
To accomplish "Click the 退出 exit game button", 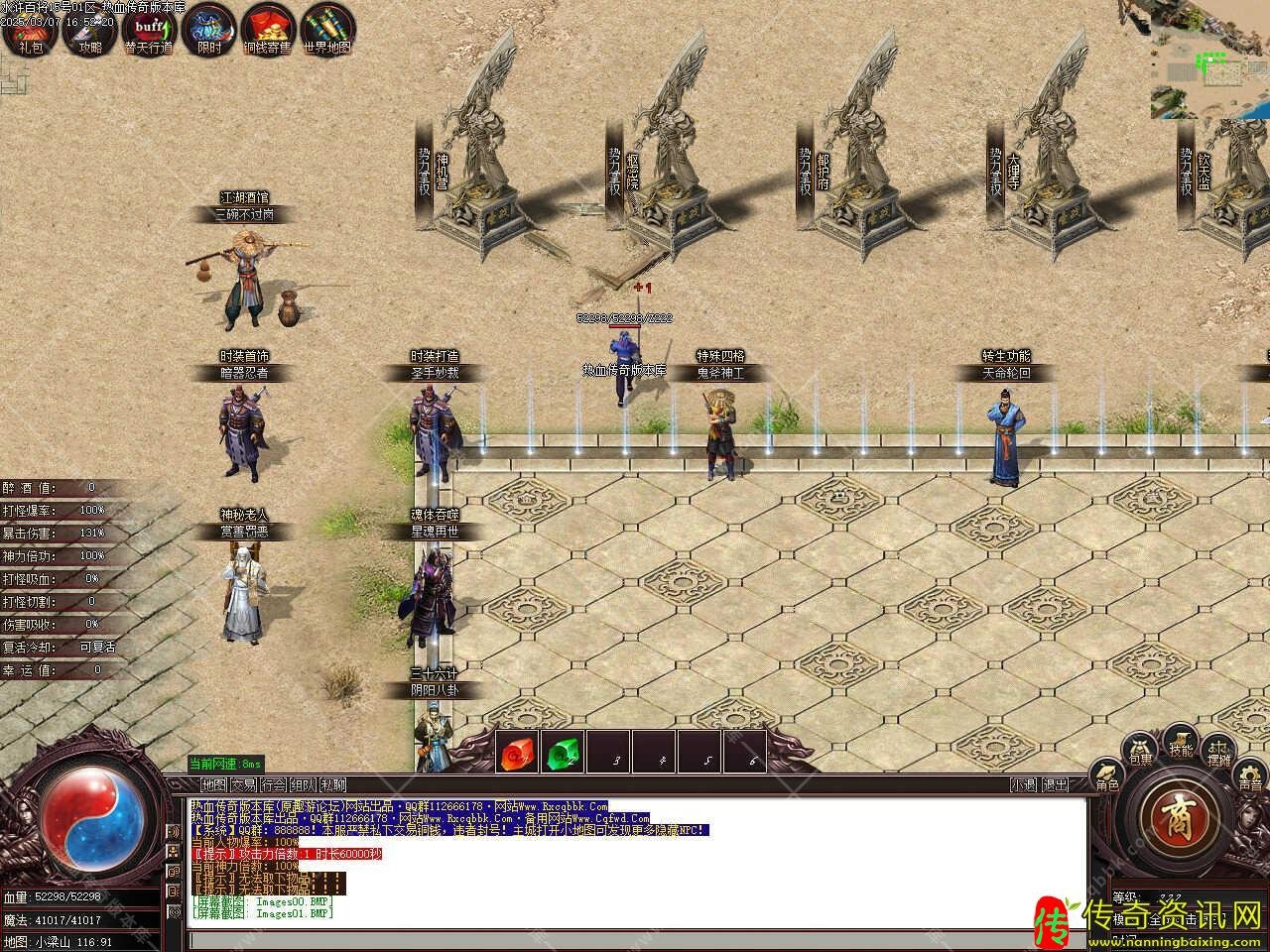I will pos(1056,784).
